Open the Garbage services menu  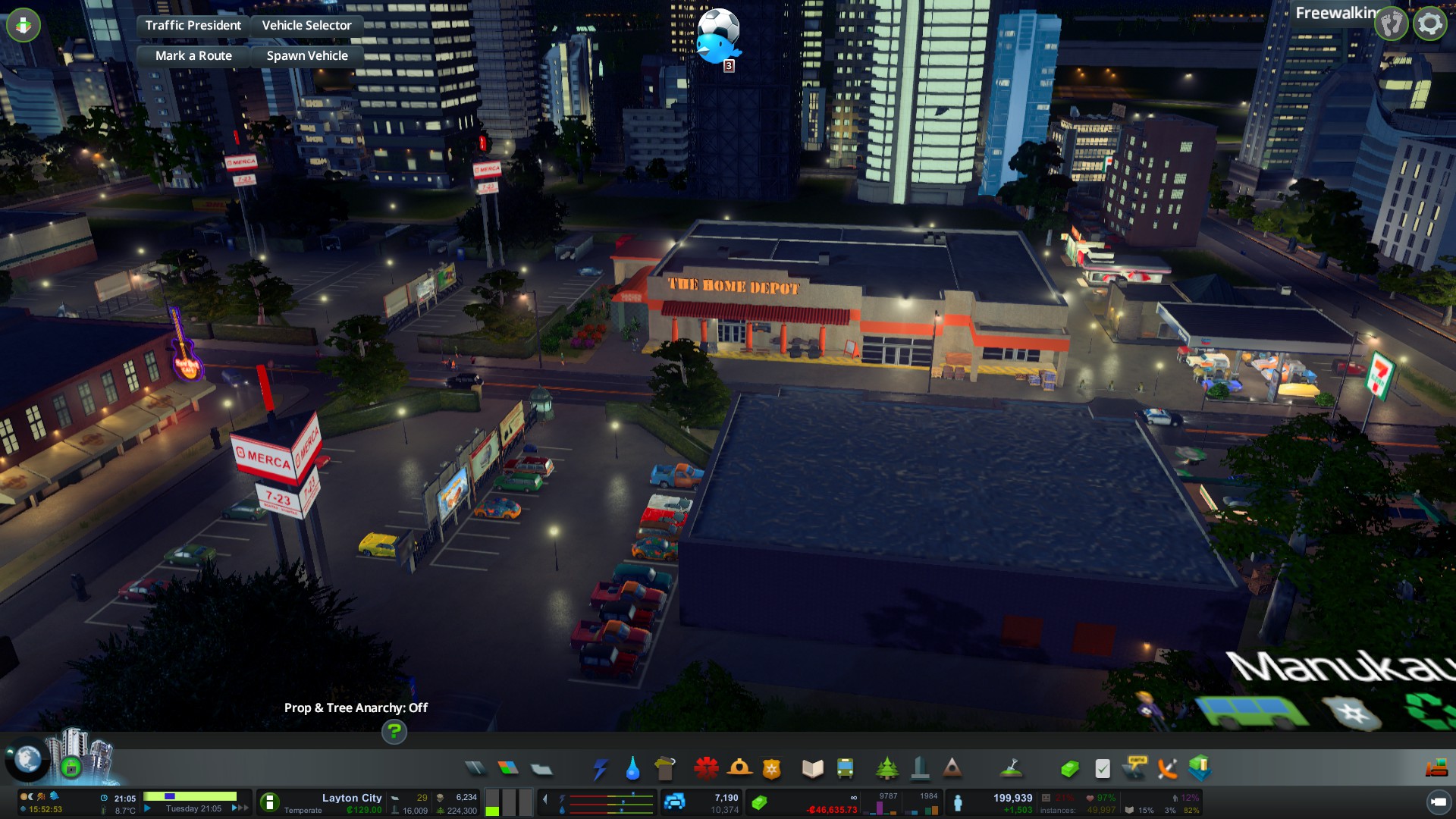[x=665, y=769]
